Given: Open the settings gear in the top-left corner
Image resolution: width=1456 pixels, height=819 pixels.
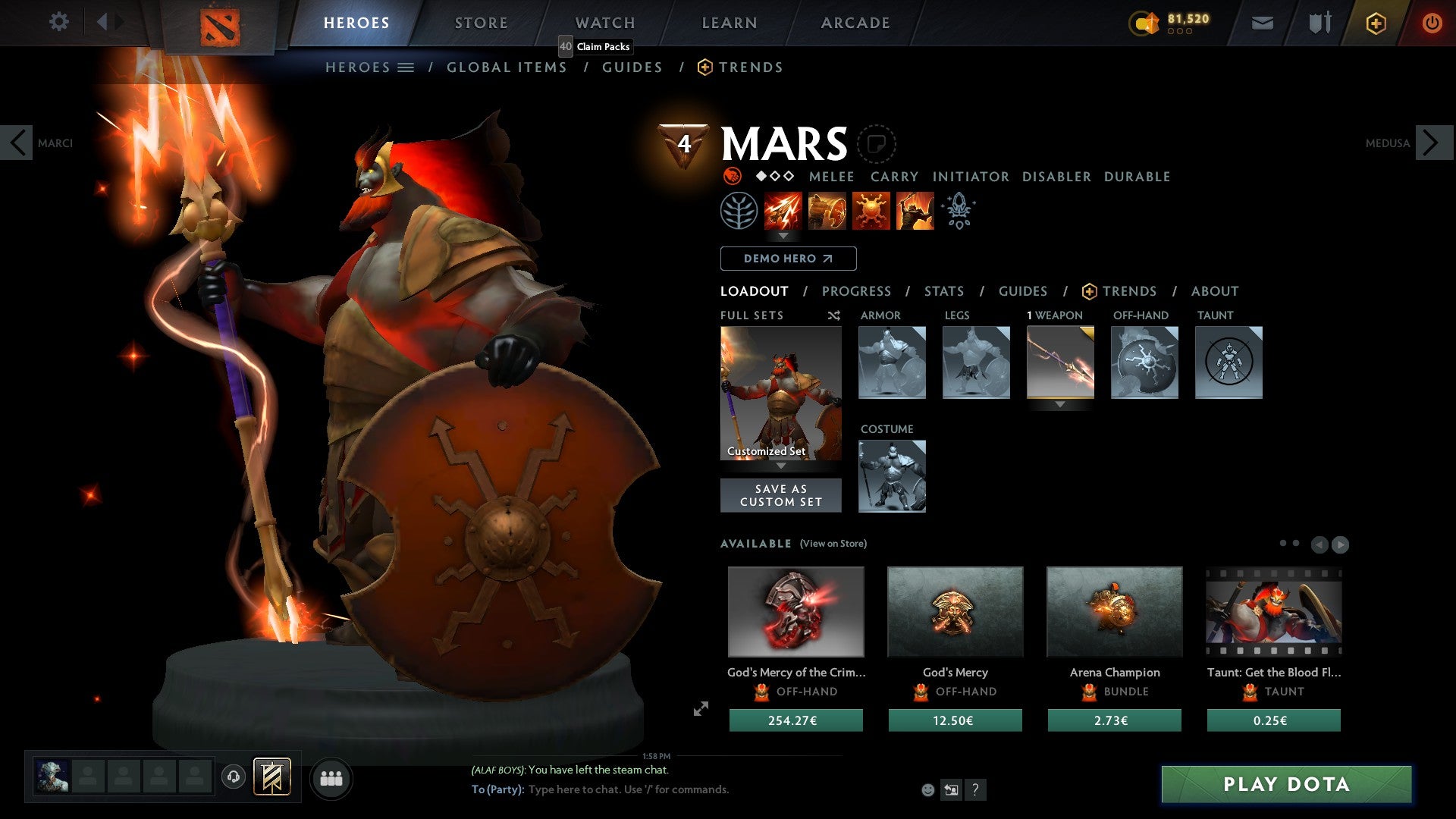Looking at the screenshot, I should [x=58, y=22].
